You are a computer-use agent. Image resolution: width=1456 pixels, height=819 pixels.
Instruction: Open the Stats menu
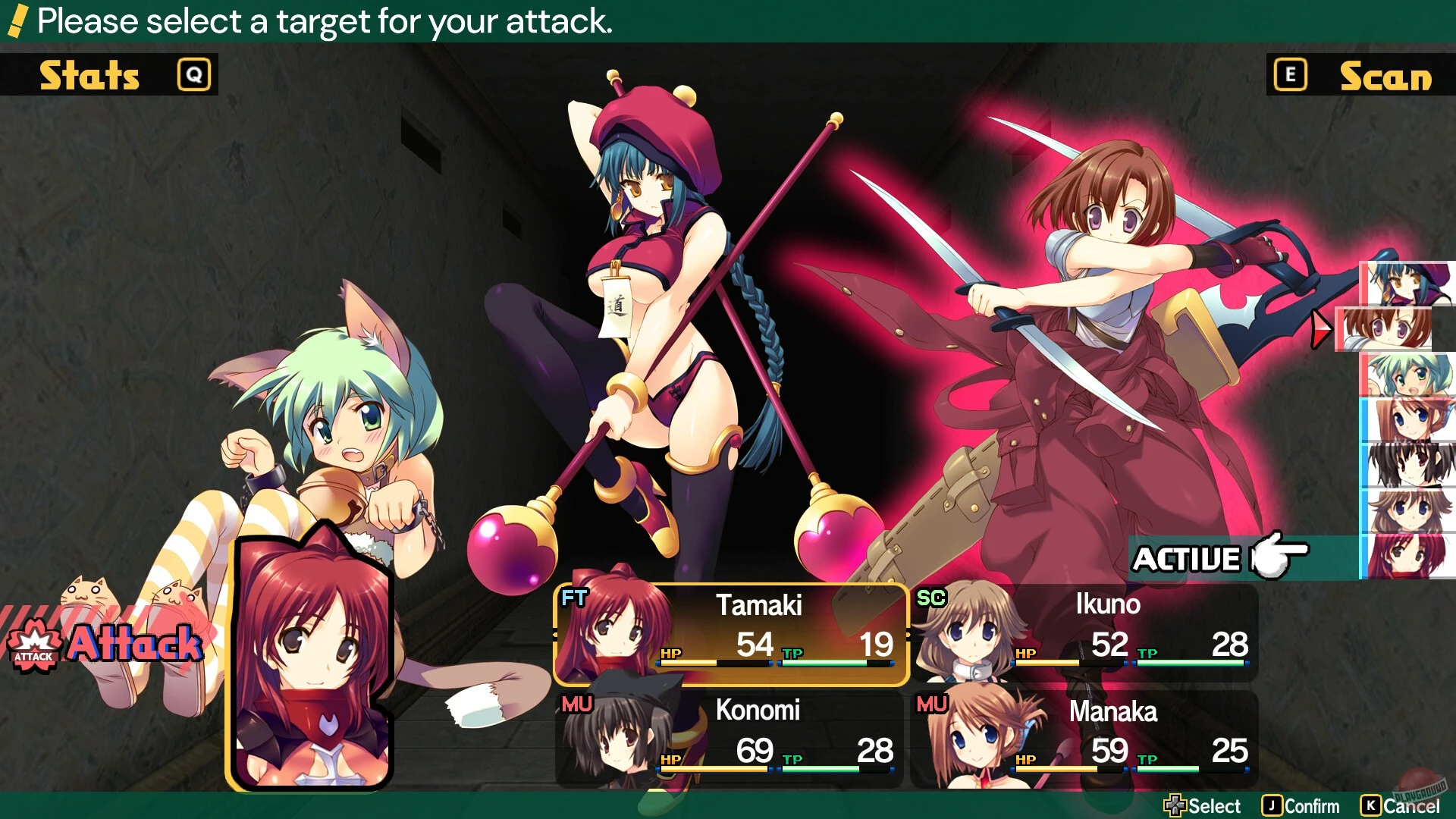[89, 74]
